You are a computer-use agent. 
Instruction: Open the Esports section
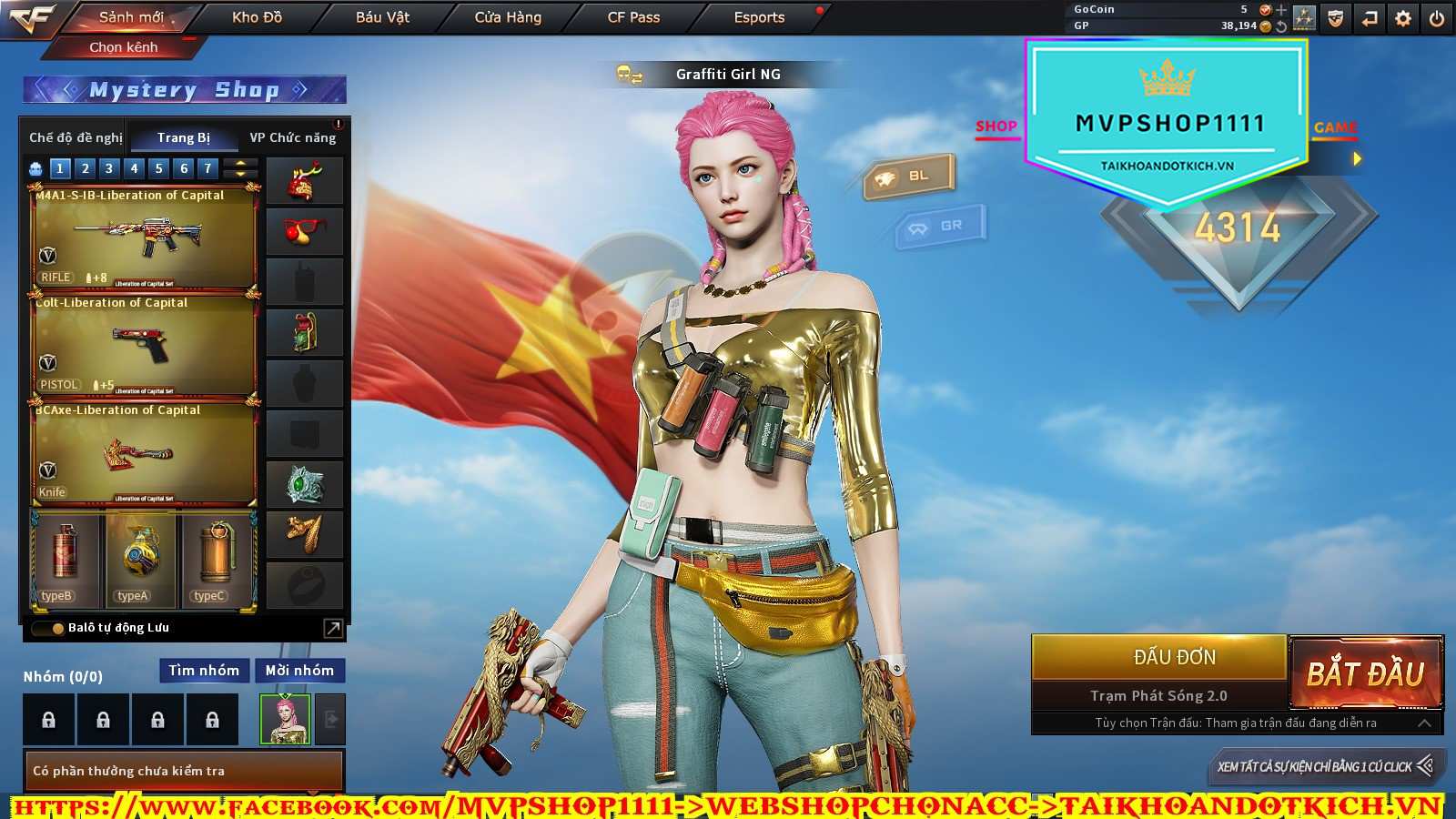point(759,17)
